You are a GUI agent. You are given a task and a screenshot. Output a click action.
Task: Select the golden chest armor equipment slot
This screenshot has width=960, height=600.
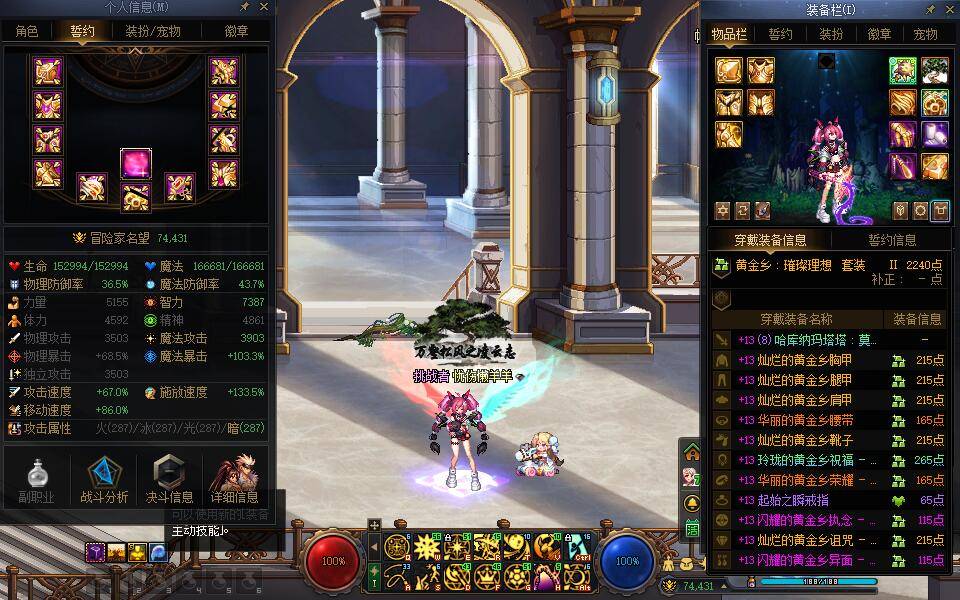click(x=761, y=71)
